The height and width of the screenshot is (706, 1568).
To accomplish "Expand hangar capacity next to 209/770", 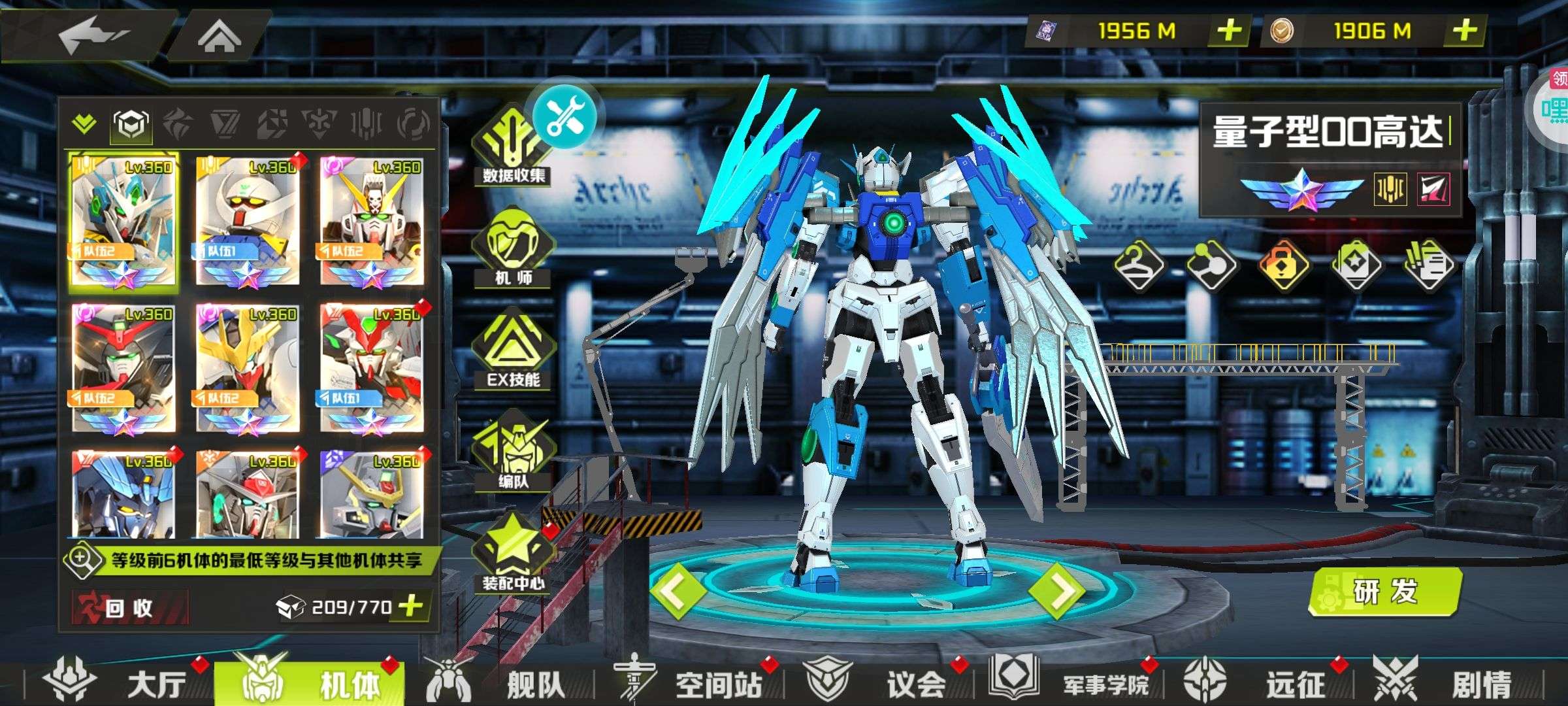I will 411,606.
